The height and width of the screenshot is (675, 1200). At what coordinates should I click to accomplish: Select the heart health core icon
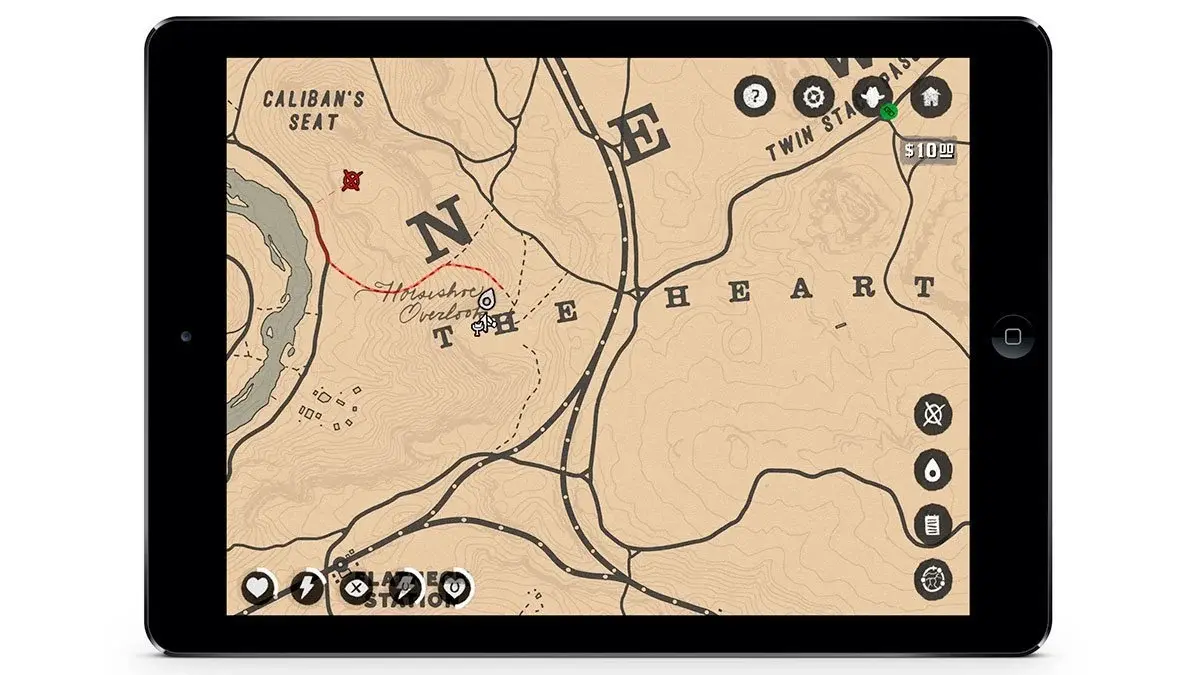[x=258, y=588]
